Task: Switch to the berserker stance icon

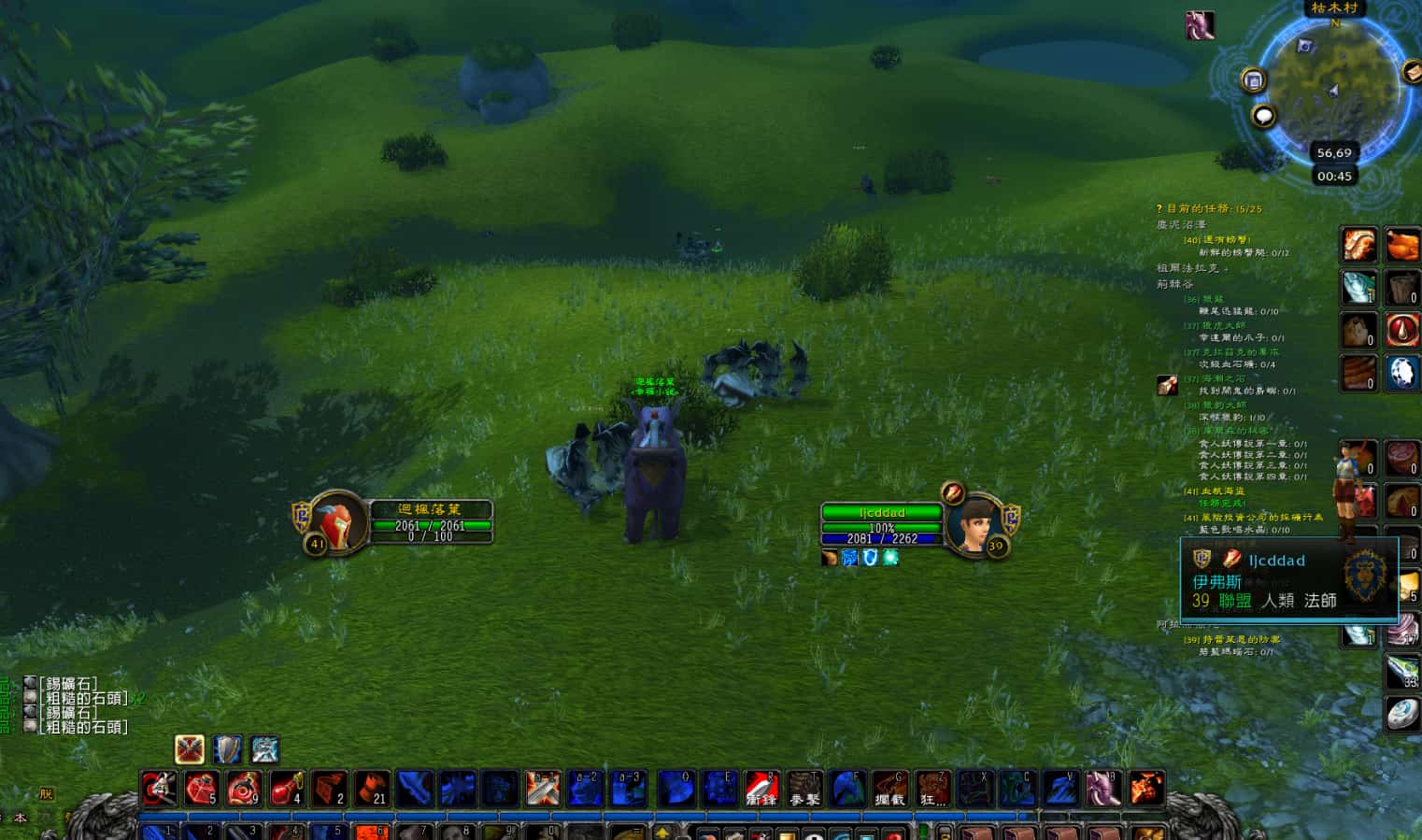Action: tap(264, 749)
